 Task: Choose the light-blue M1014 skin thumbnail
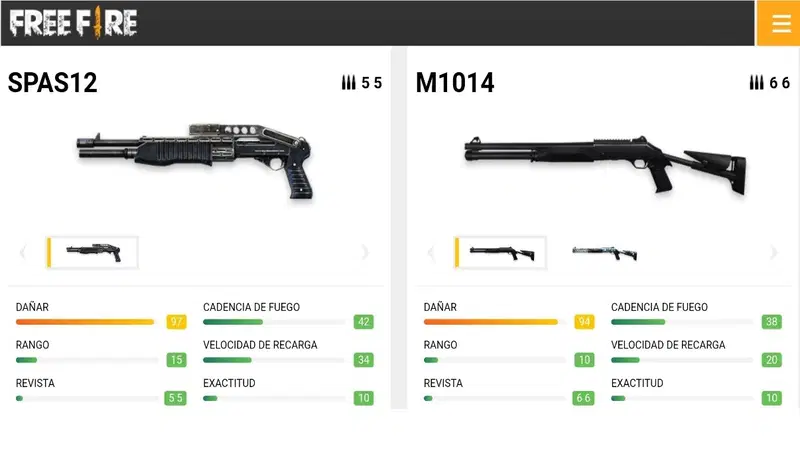[x=604, y=253]
